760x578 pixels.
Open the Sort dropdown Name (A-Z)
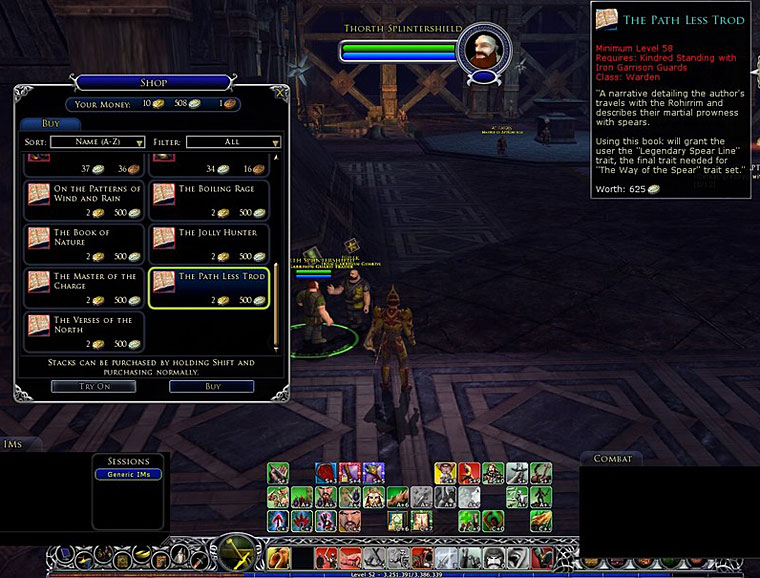(x=98, y=142)
